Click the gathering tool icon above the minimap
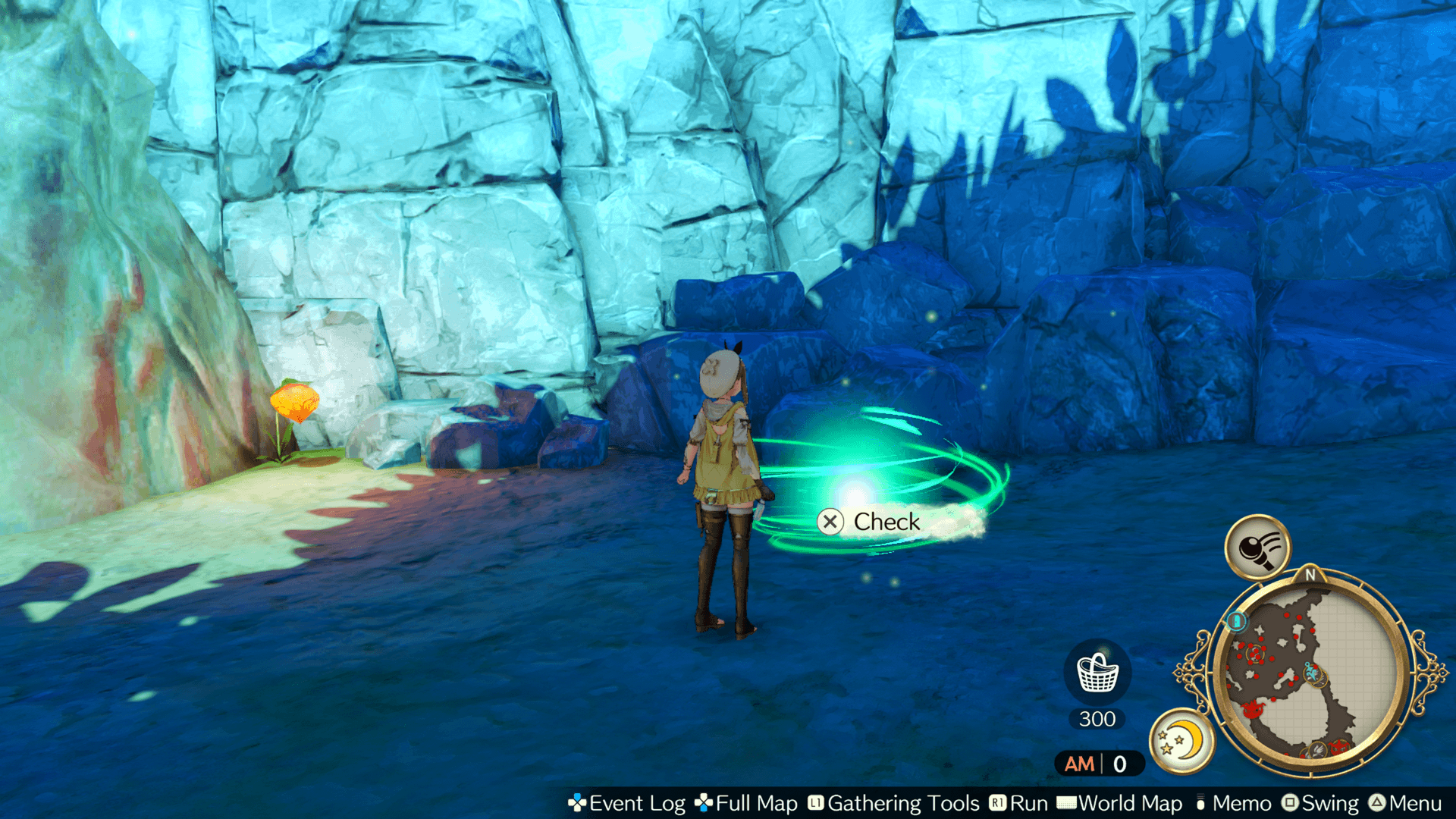 click(x=1258, y=548)
